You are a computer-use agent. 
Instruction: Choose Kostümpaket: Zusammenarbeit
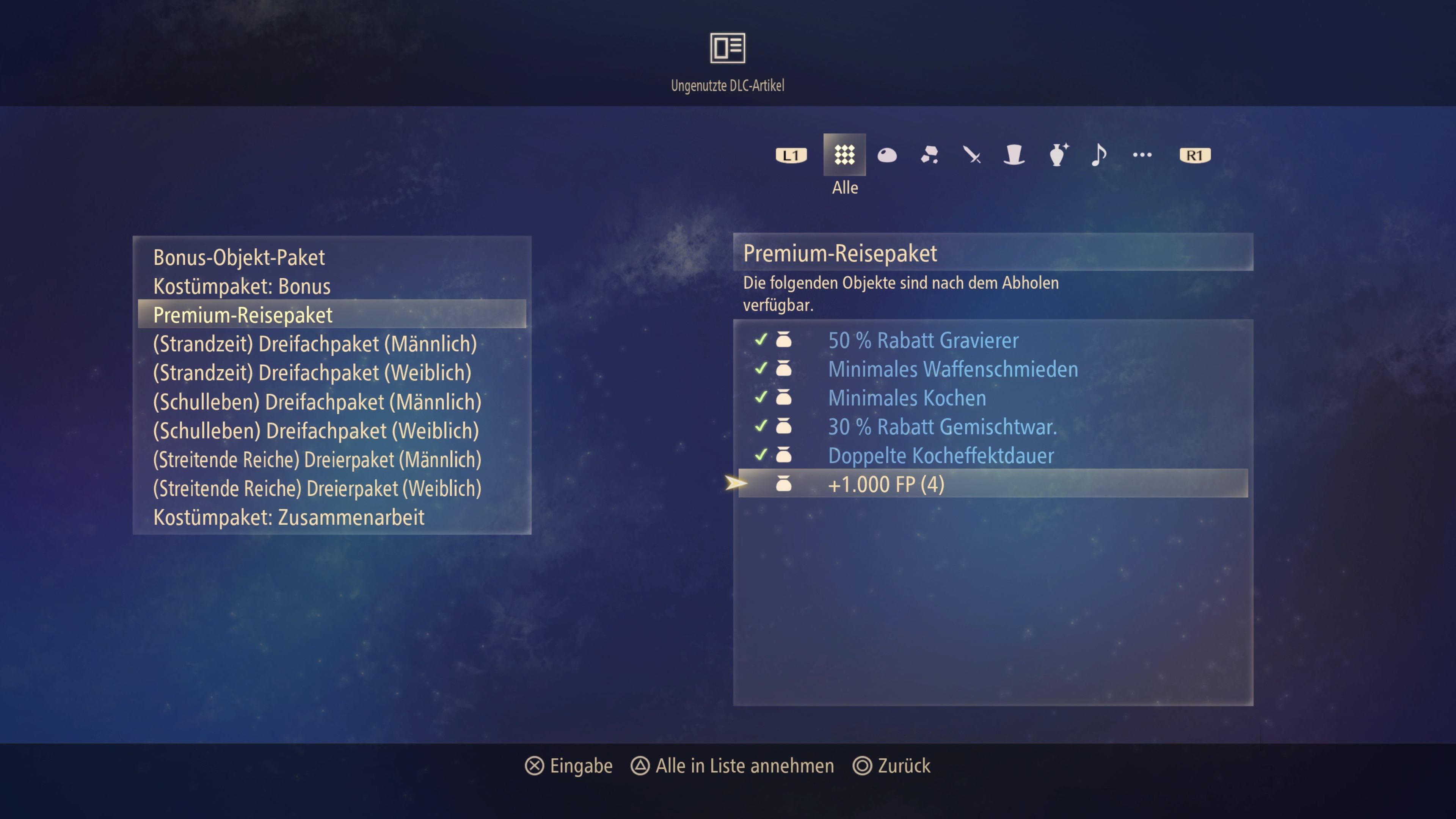289,517
